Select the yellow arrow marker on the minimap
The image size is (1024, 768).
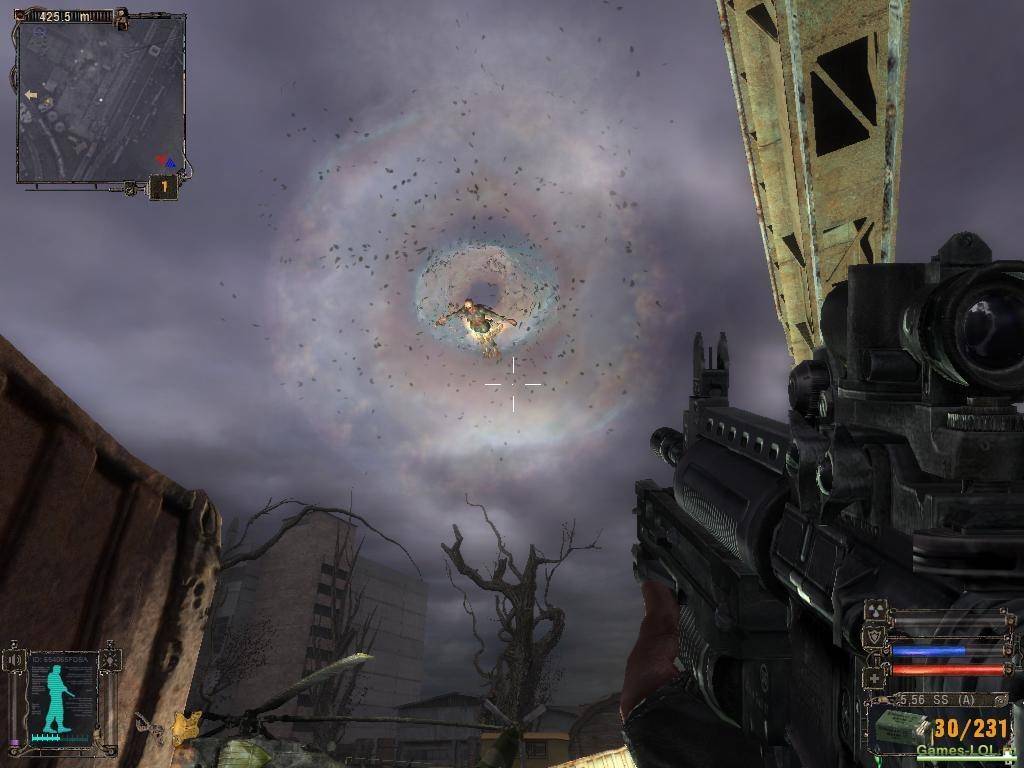click(31, 95)
